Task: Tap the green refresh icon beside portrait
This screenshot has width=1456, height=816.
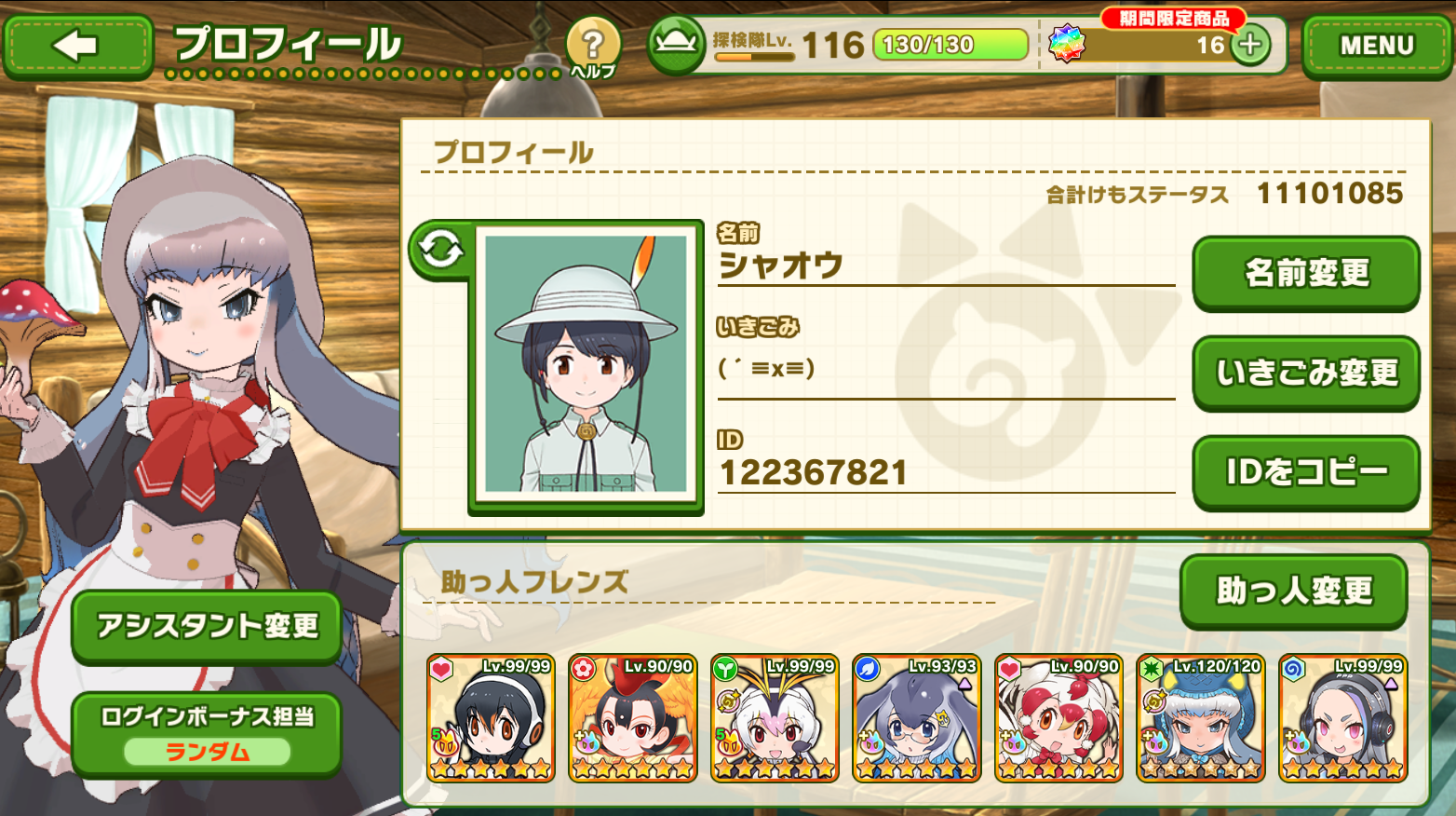Action: pos(439,250)
